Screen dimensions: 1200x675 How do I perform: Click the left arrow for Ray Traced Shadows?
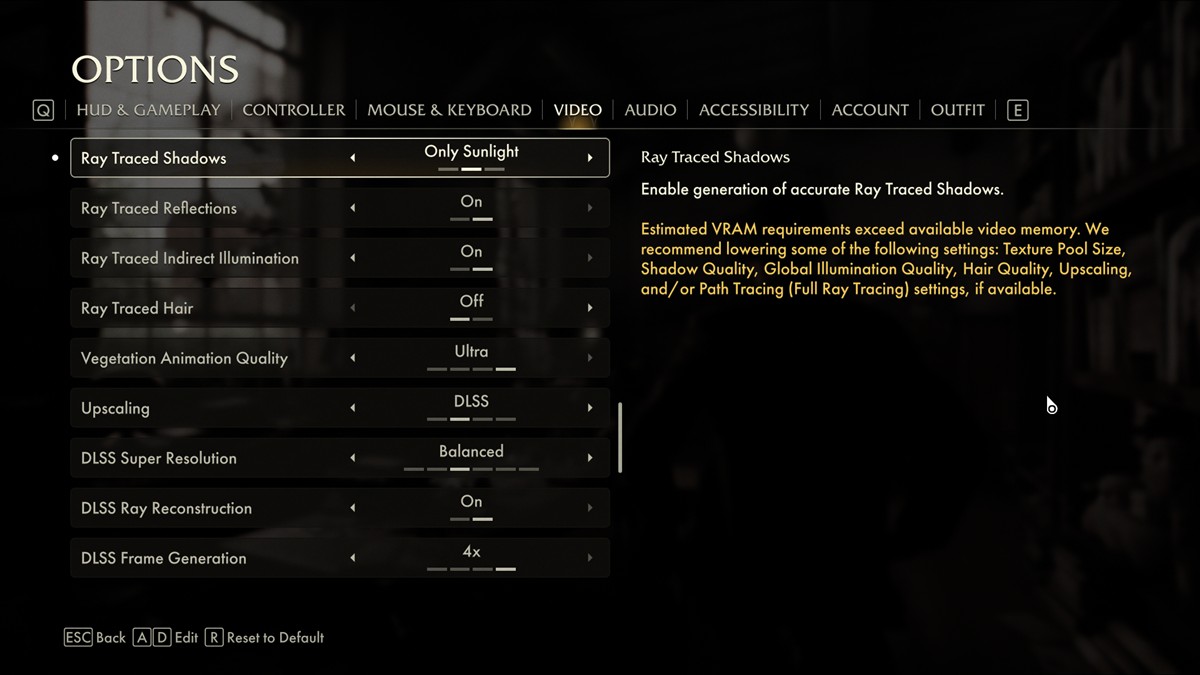[x=352, y=158]
